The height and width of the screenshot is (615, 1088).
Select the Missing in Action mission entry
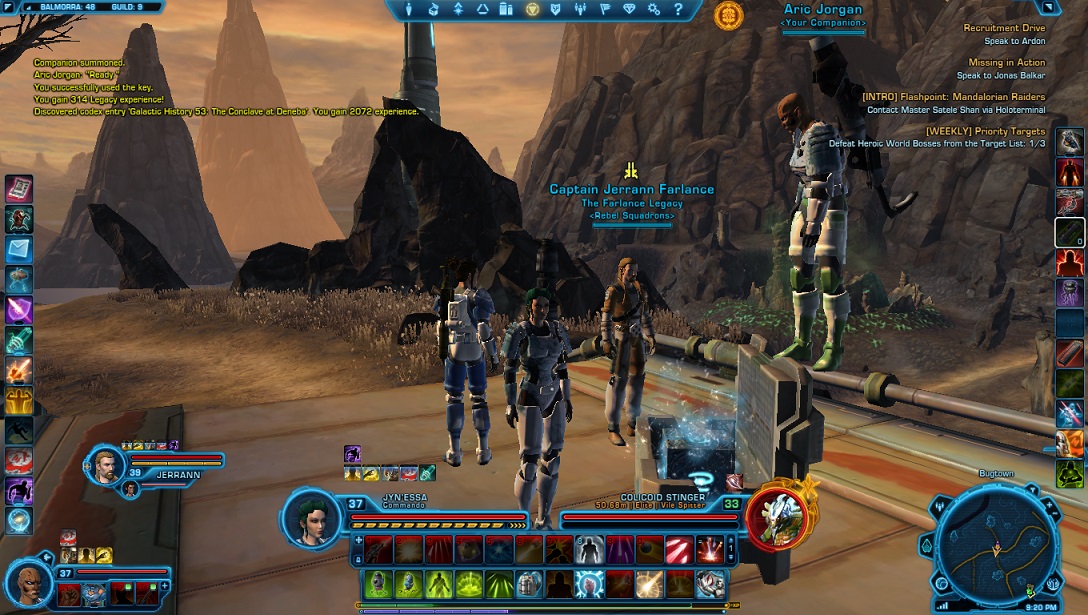[x=1006, y=62]
